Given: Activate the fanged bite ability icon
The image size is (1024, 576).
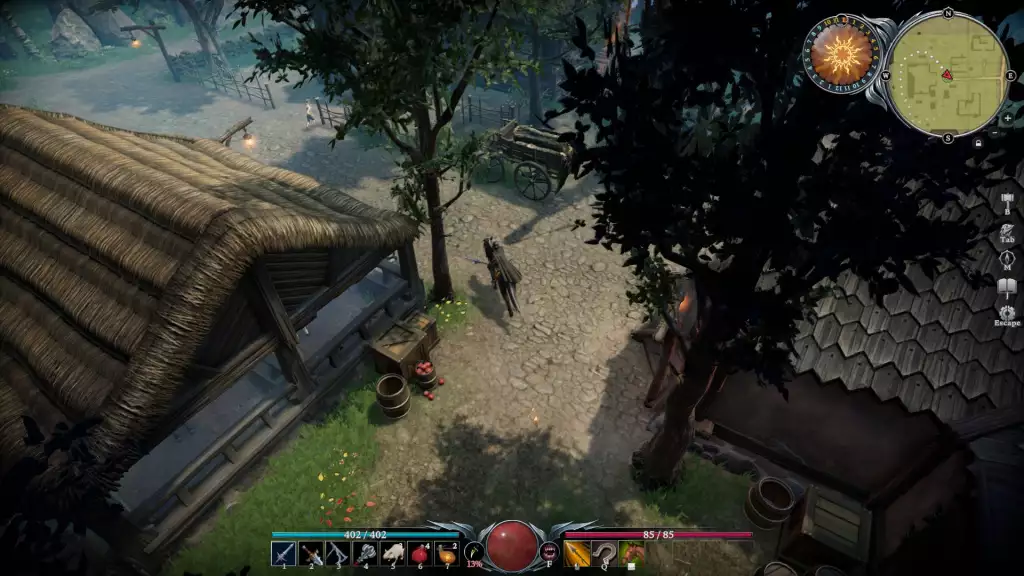Looking at the screenshot, I should tap(548, 551).
